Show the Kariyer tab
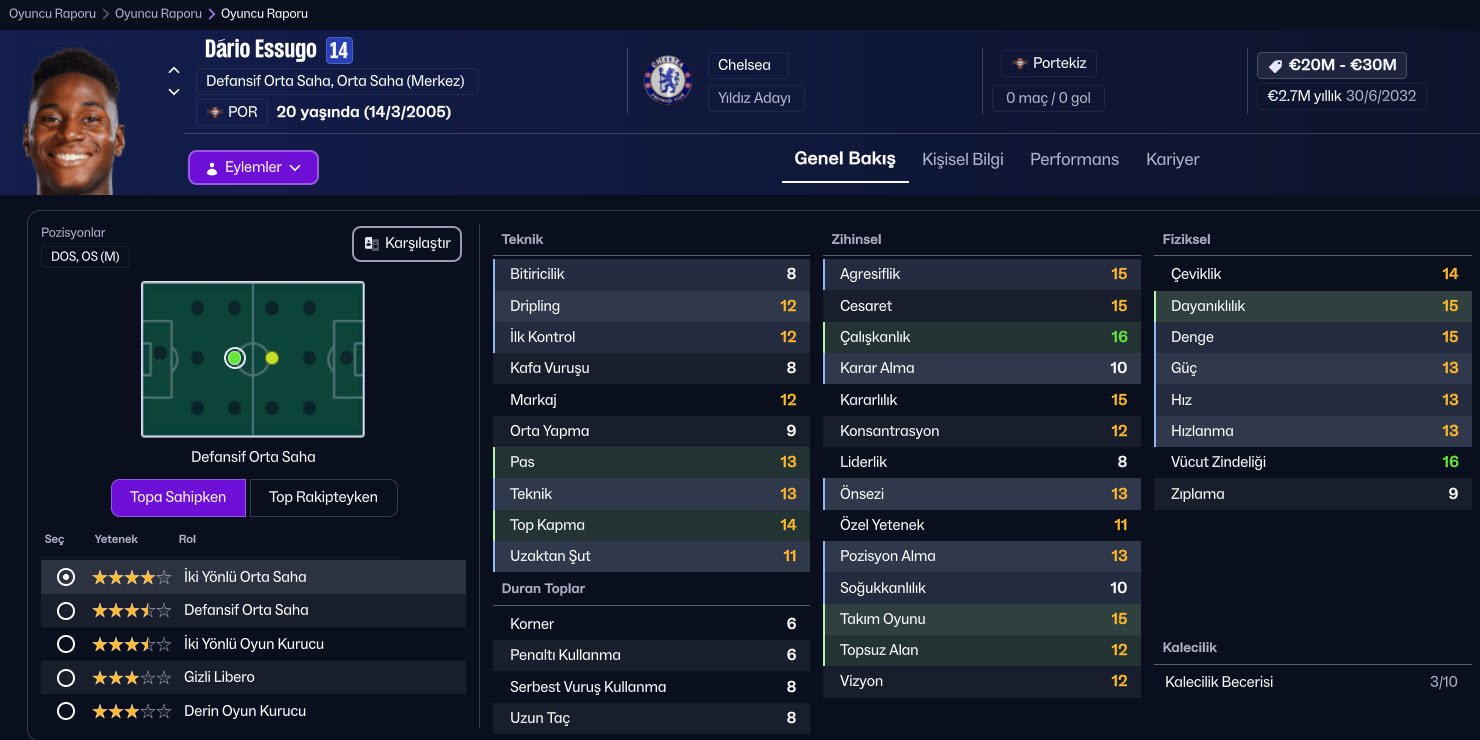This screenshot has width=1480, height=740. tap(1172, 159)
